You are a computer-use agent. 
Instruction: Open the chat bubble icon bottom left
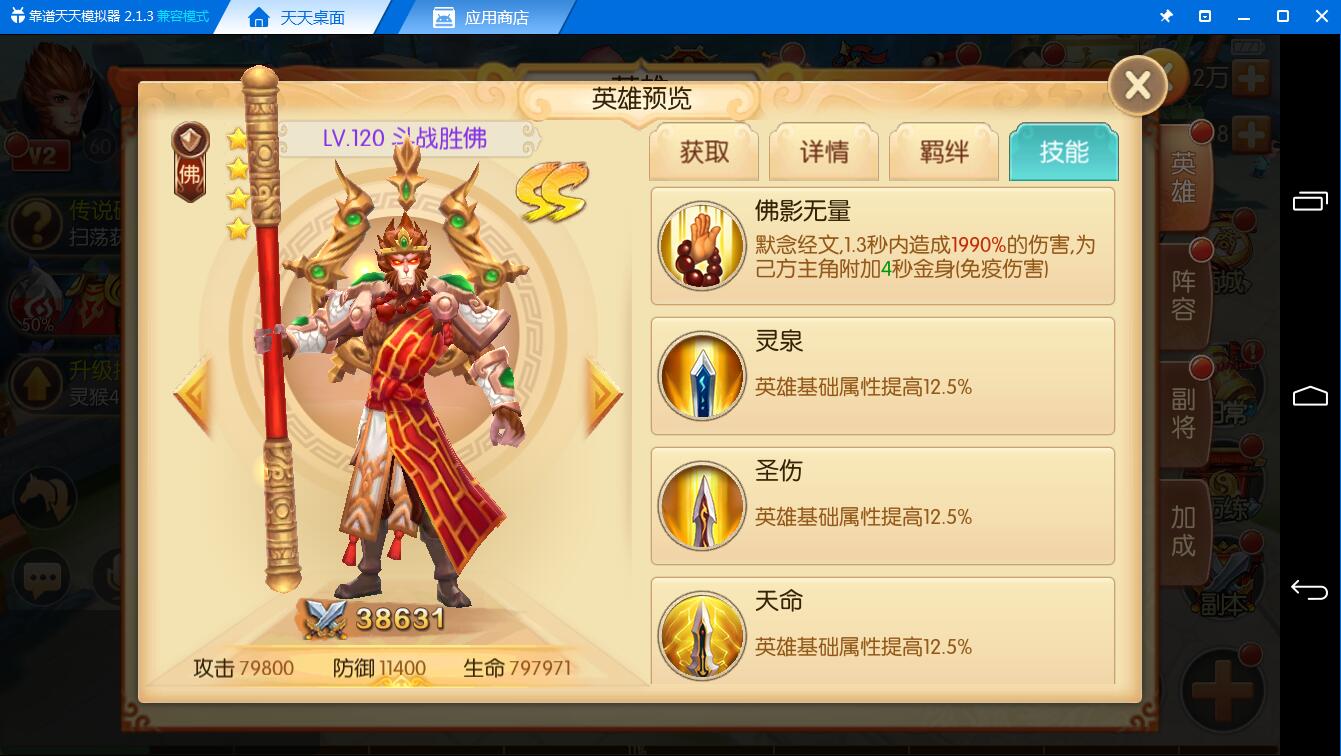42,578
